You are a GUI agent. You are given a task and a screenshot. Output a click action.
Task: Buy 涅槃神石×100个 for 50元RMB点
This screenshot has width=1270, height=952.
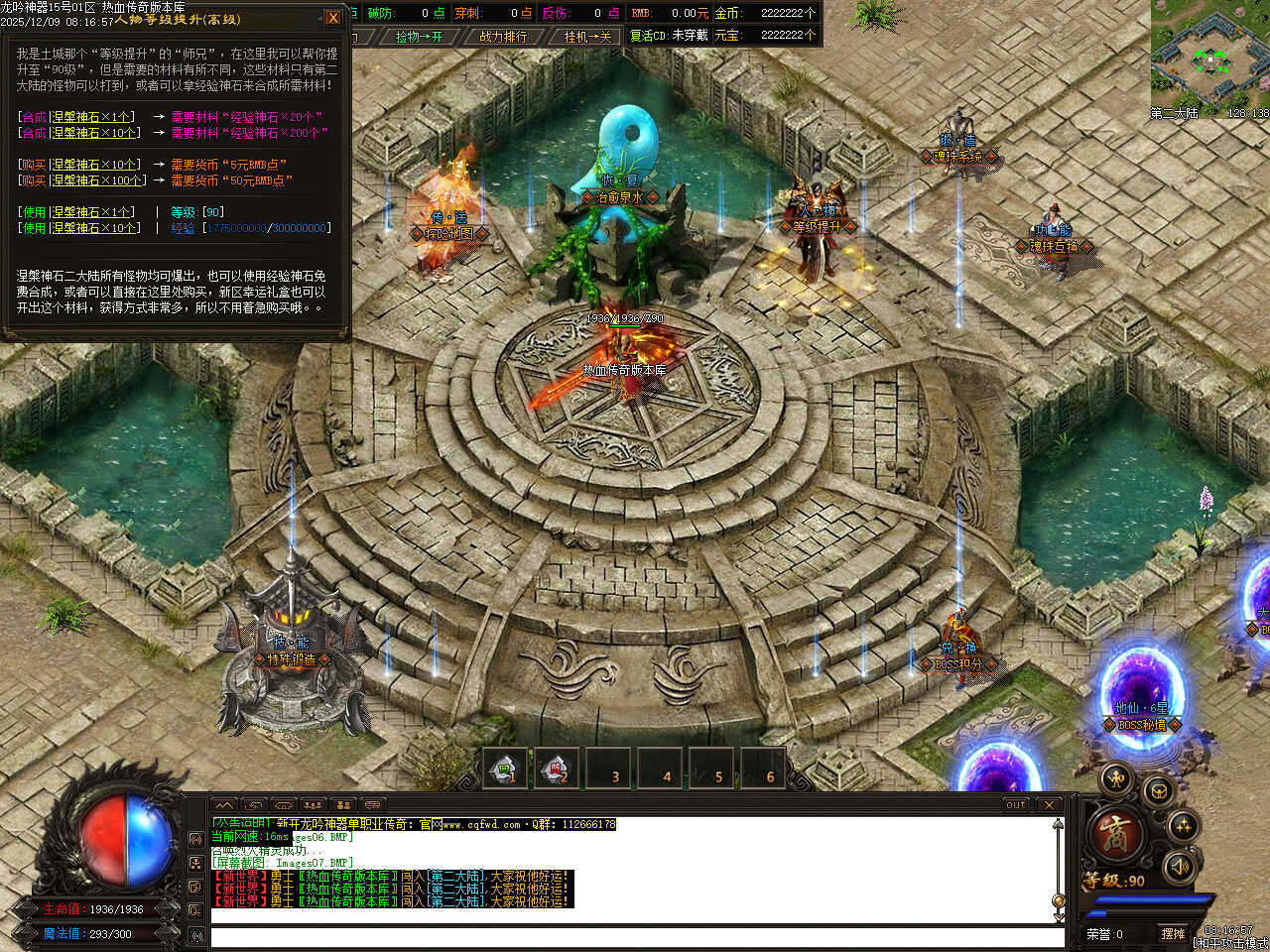tap(34, 180)
